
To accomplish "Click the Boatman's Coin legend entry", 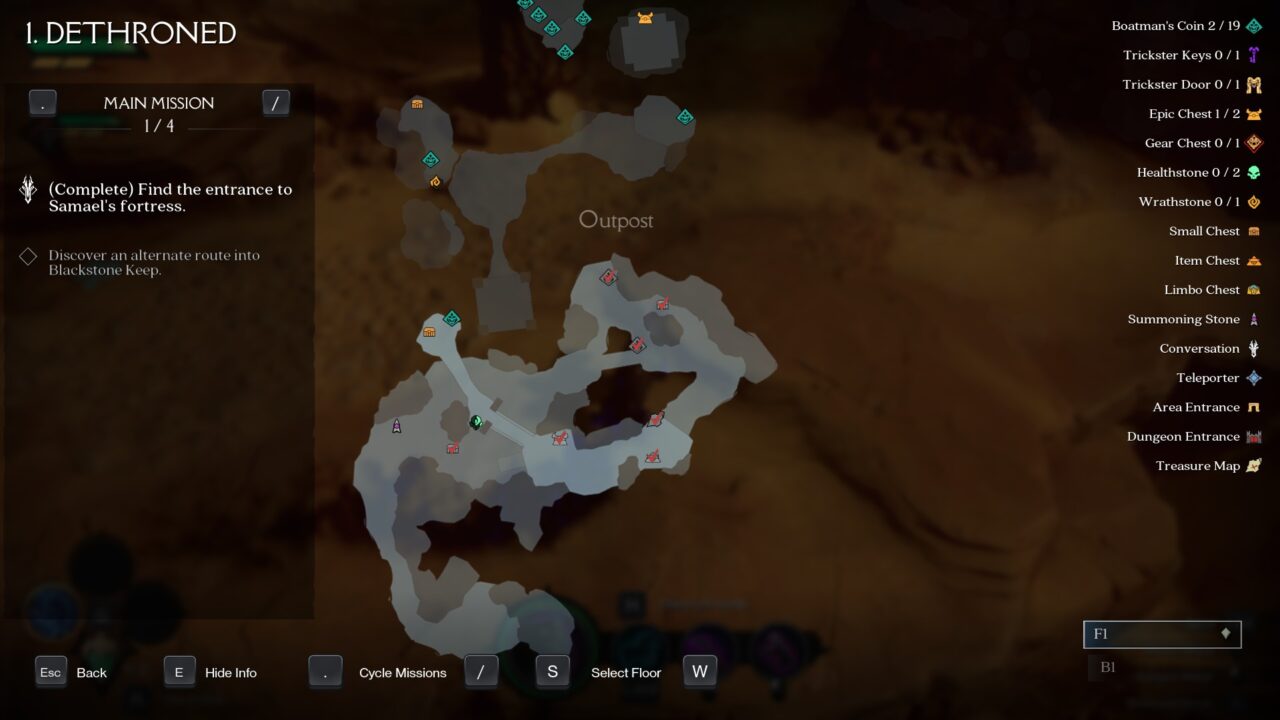I will 1185,26.
